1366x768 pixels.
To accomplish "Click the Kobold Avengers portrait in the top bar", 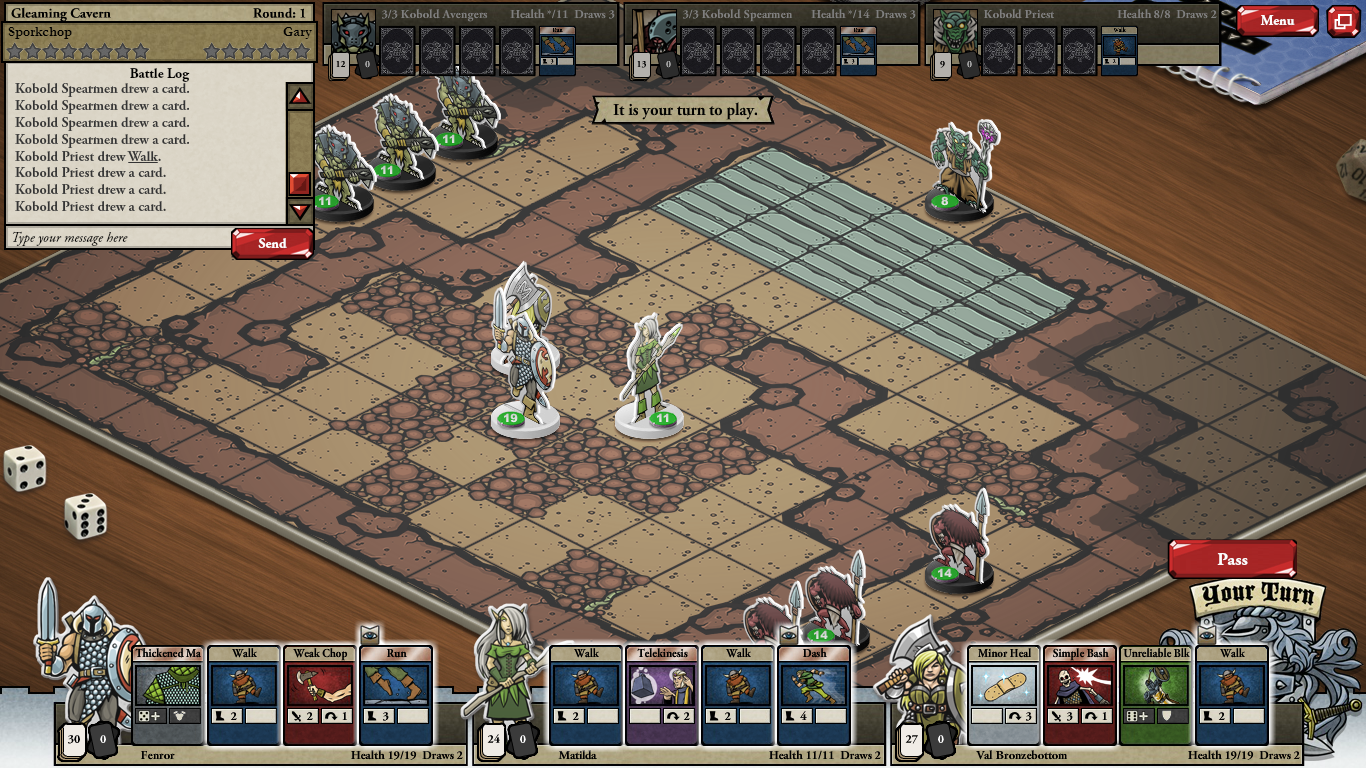I will tap(353, 32).
